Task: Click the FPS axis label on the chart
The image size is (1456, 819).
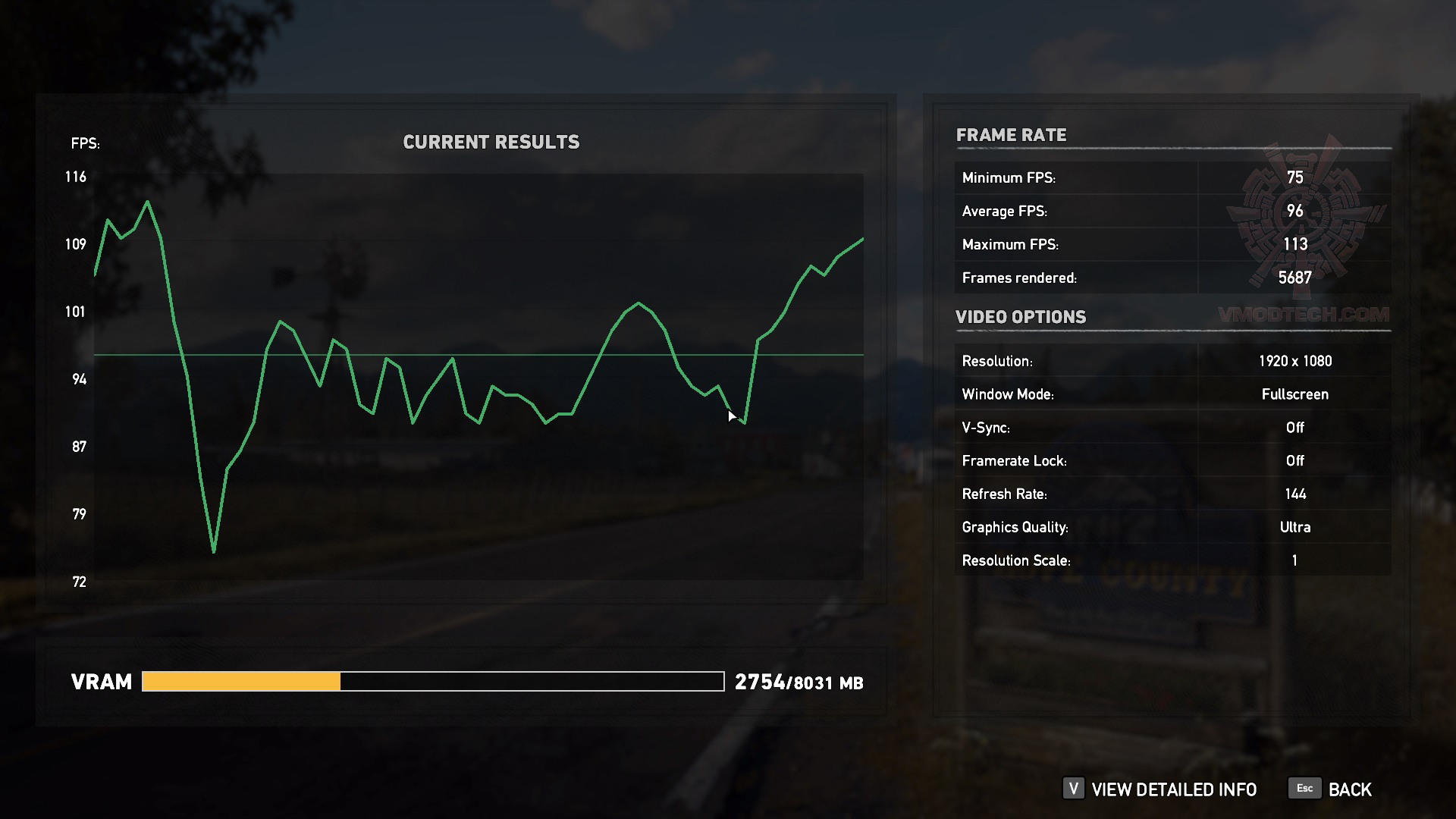Action: (84, 142)
